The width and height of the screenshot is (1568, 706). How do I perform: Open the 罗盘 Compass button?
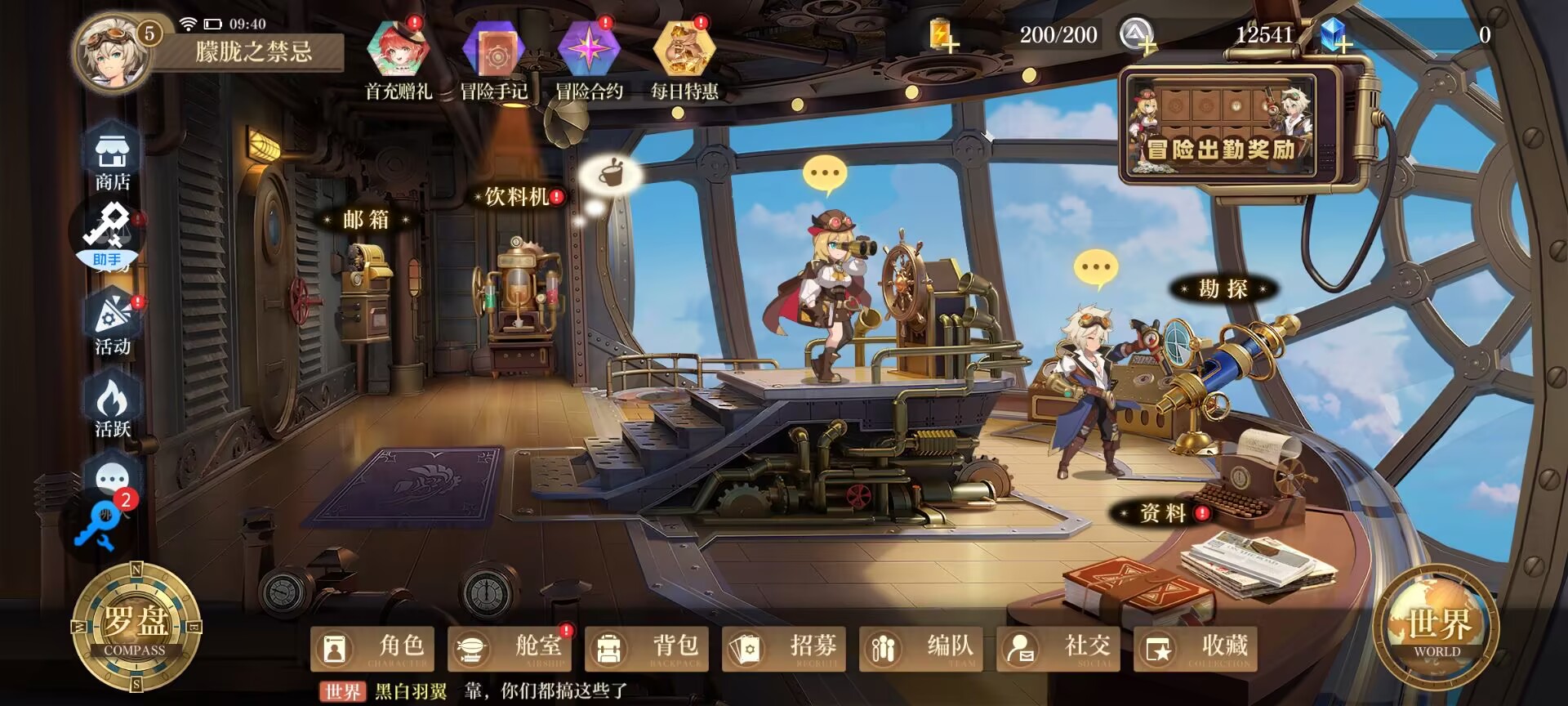(x=136, y=628)
